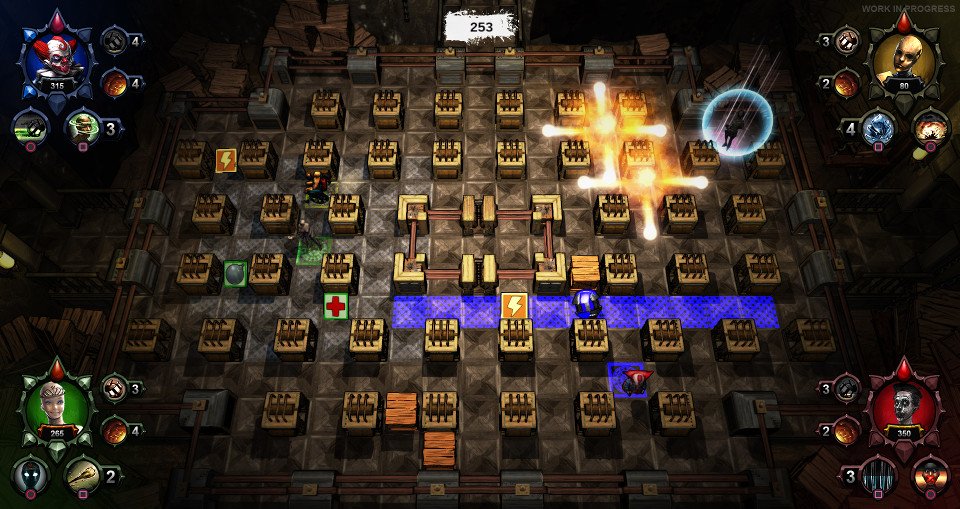Use the green player's dark ghost ability
The image size is (960, 509).
click(31, 474)
